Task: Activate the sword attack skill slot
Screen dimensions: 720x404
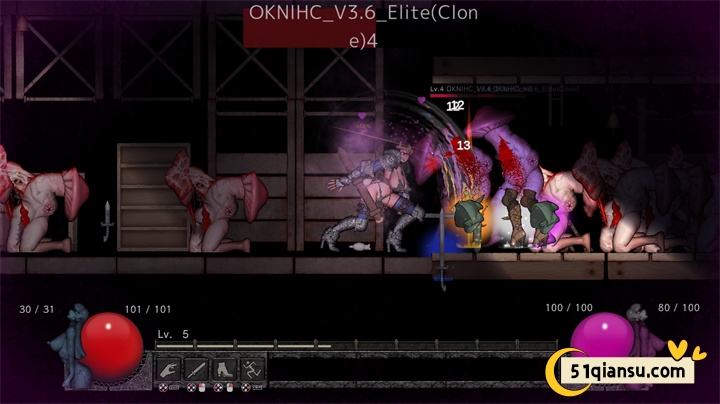Action: click(x=196, y=368)
